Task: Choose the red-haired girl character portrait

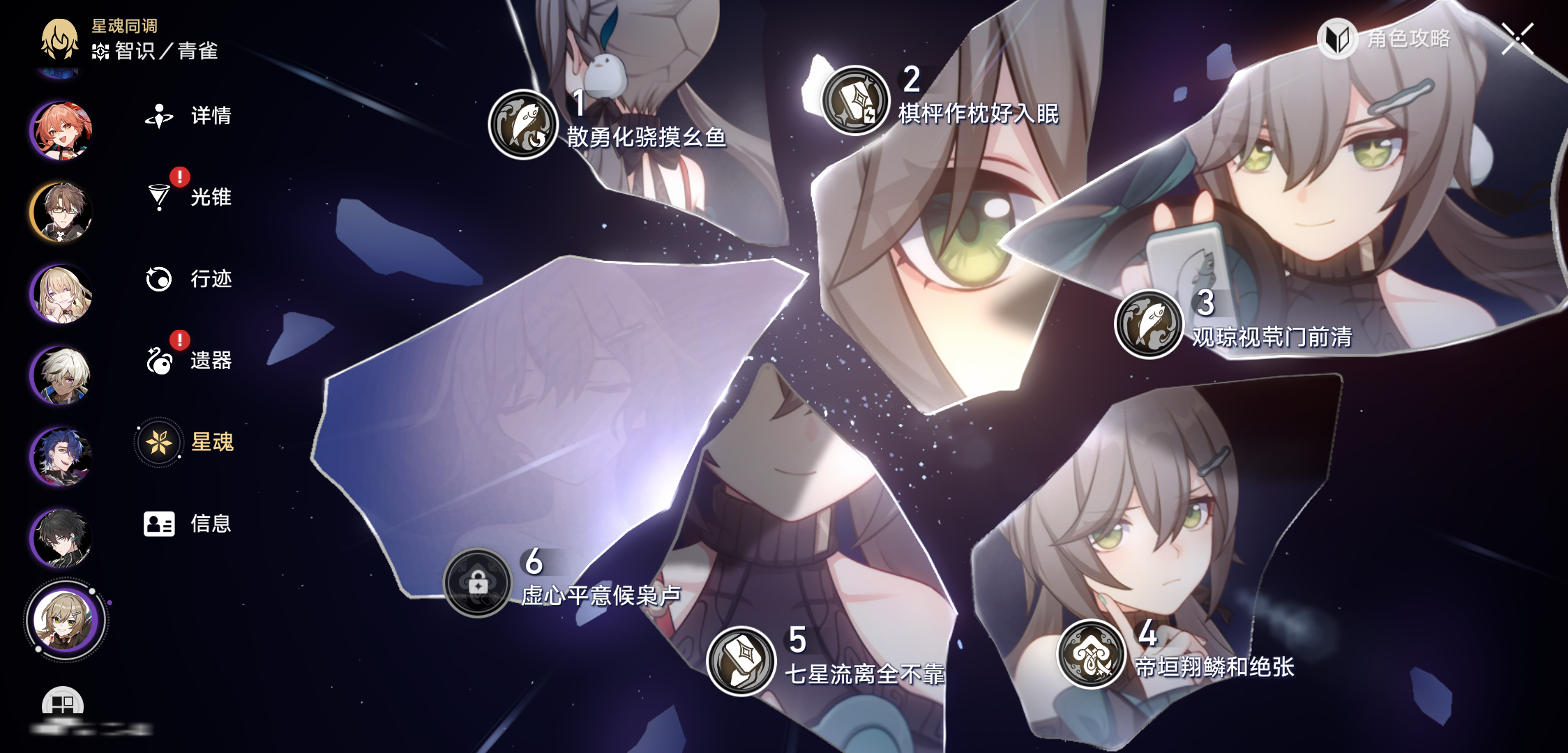Action: (x=61, y=130)
